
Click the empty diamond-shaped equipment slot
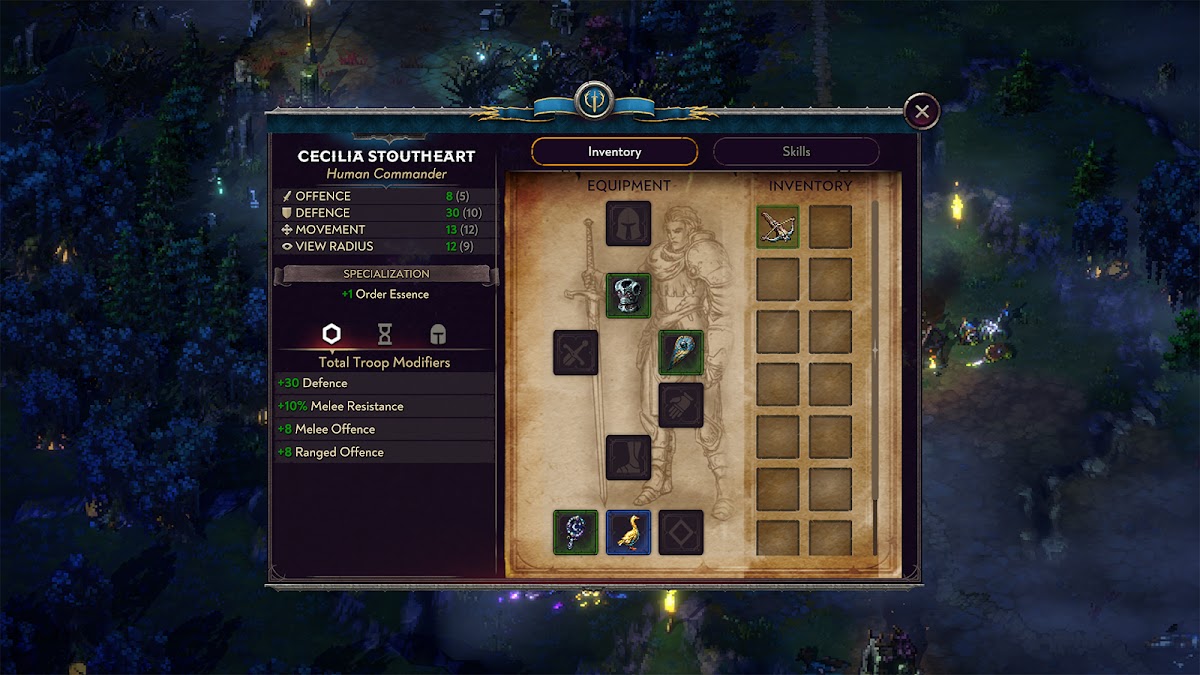pyautogui.click(x=681, y=532)
